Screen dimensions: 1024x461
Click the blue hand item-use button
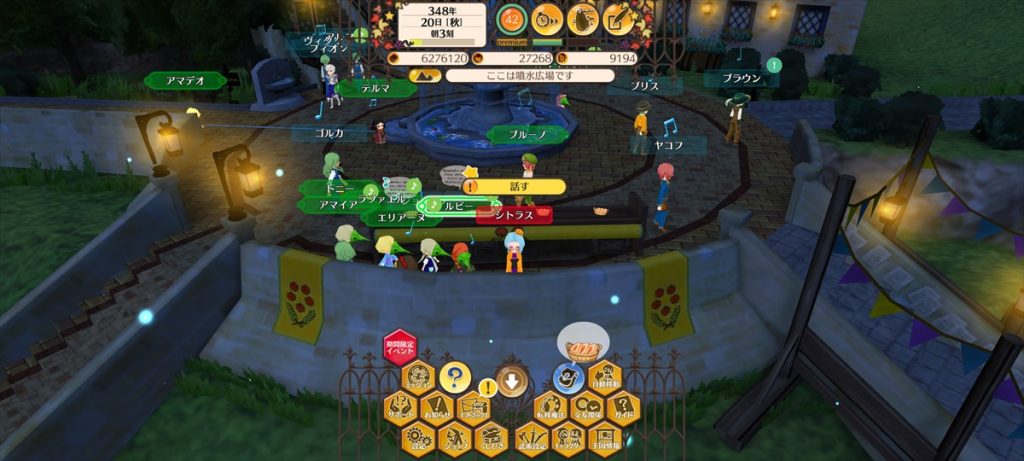tap(568, 378)
